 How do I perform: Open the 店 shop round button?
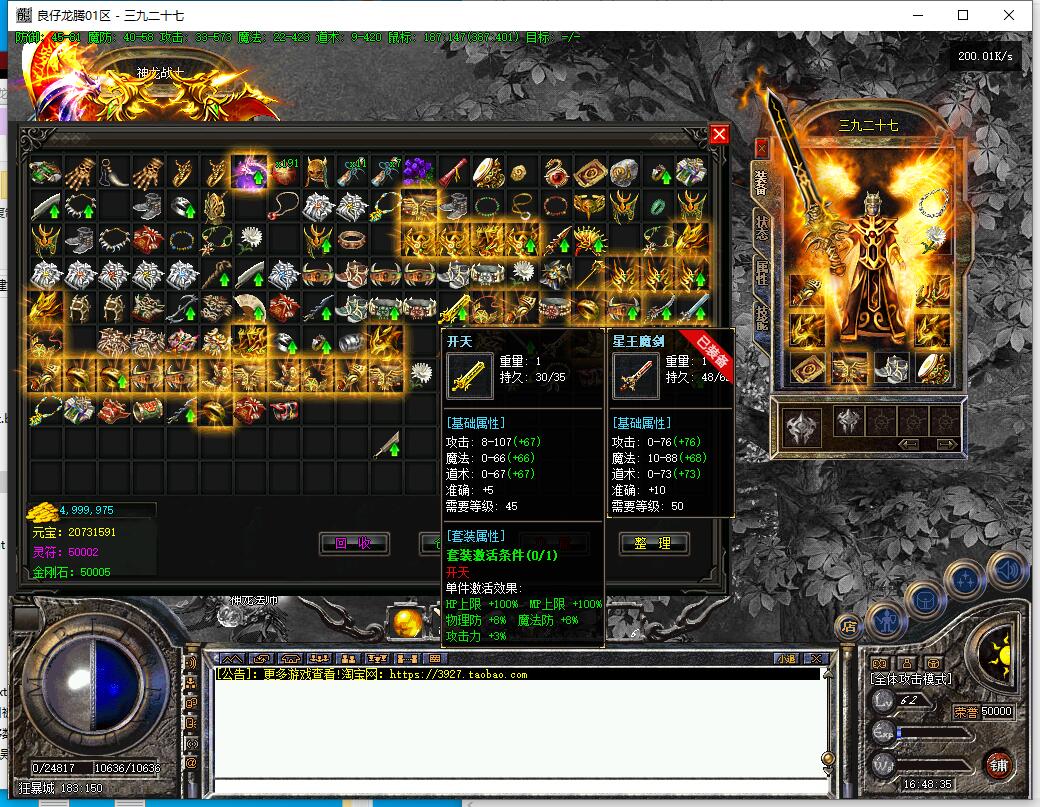[849, 627]
